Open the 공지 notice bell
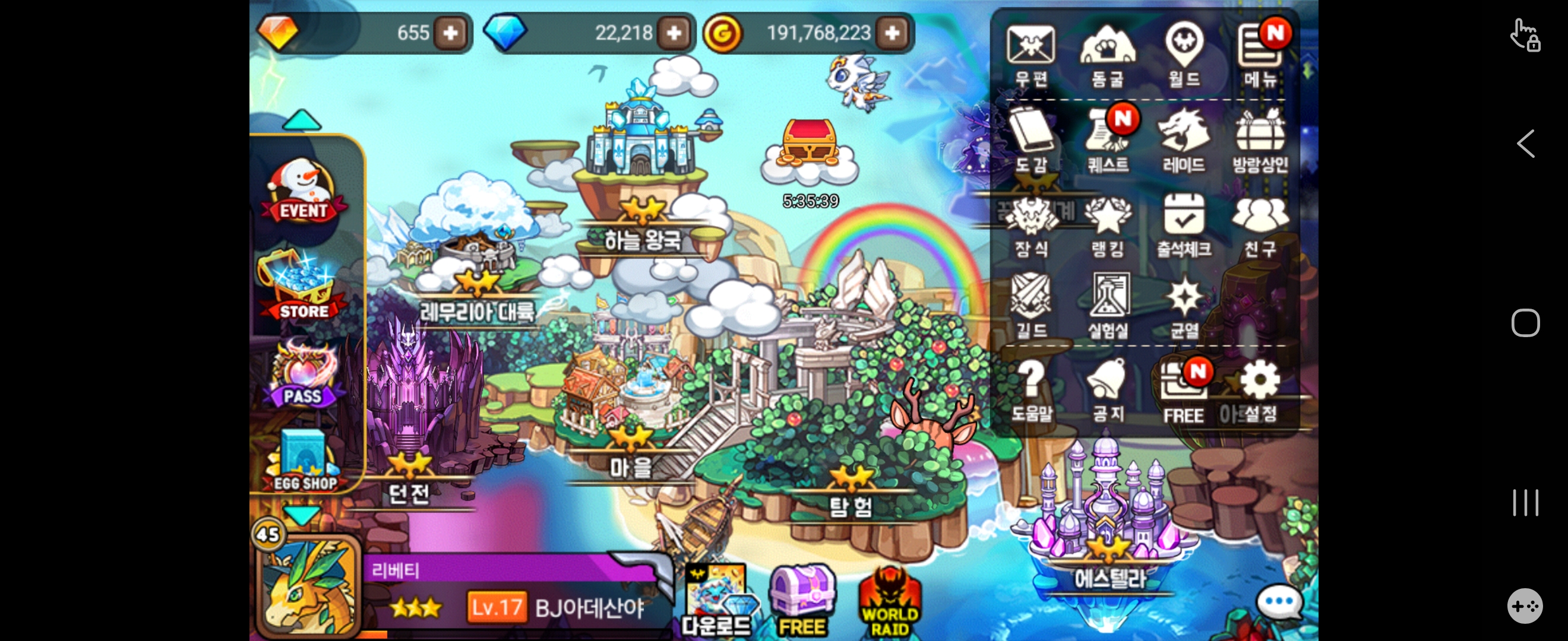The image size is (1568, 641). [1107, 391]
